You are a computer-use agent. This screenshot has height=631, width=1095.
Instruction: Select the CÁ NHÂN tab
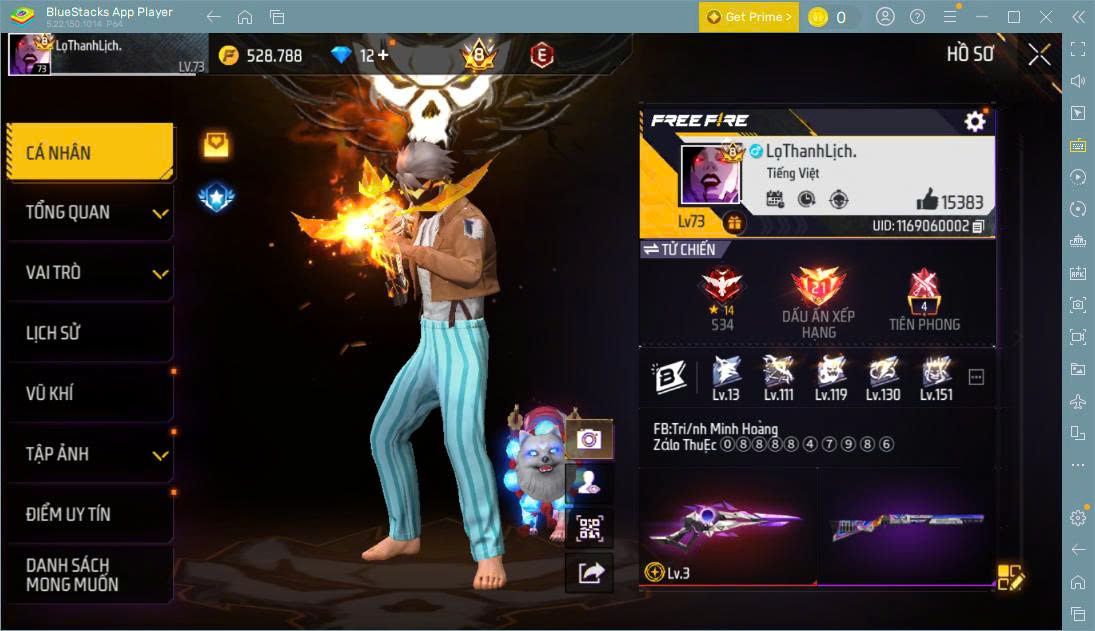(x=89, y=153)
